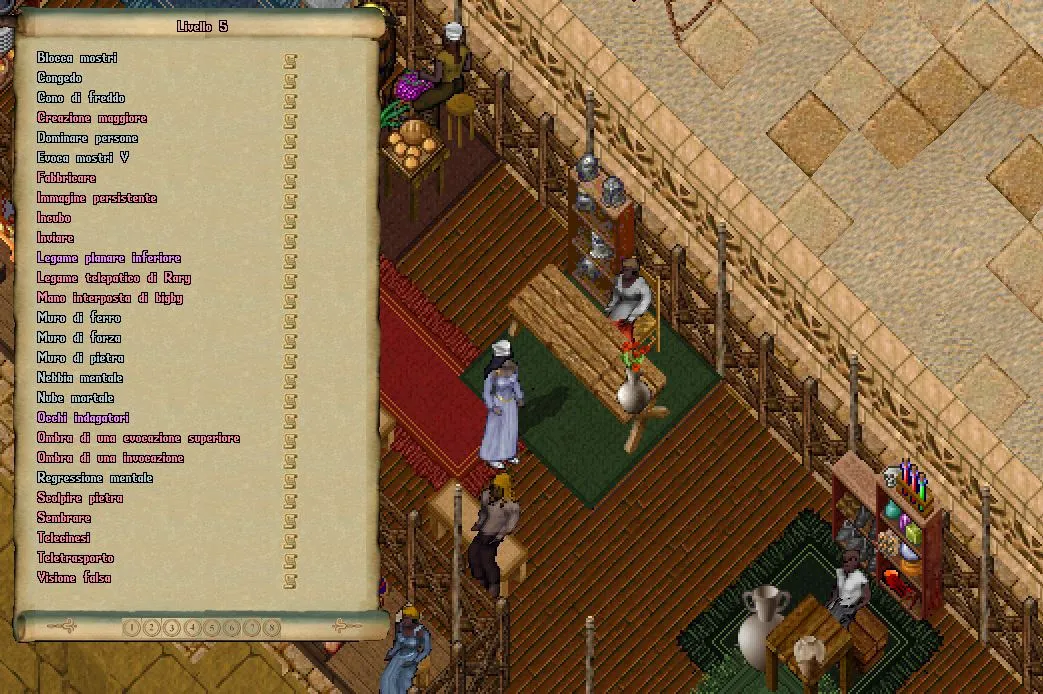1043x694 pixels.
Task: Choose the Cono di freddo spell
Action: click(x=81, y=98)
